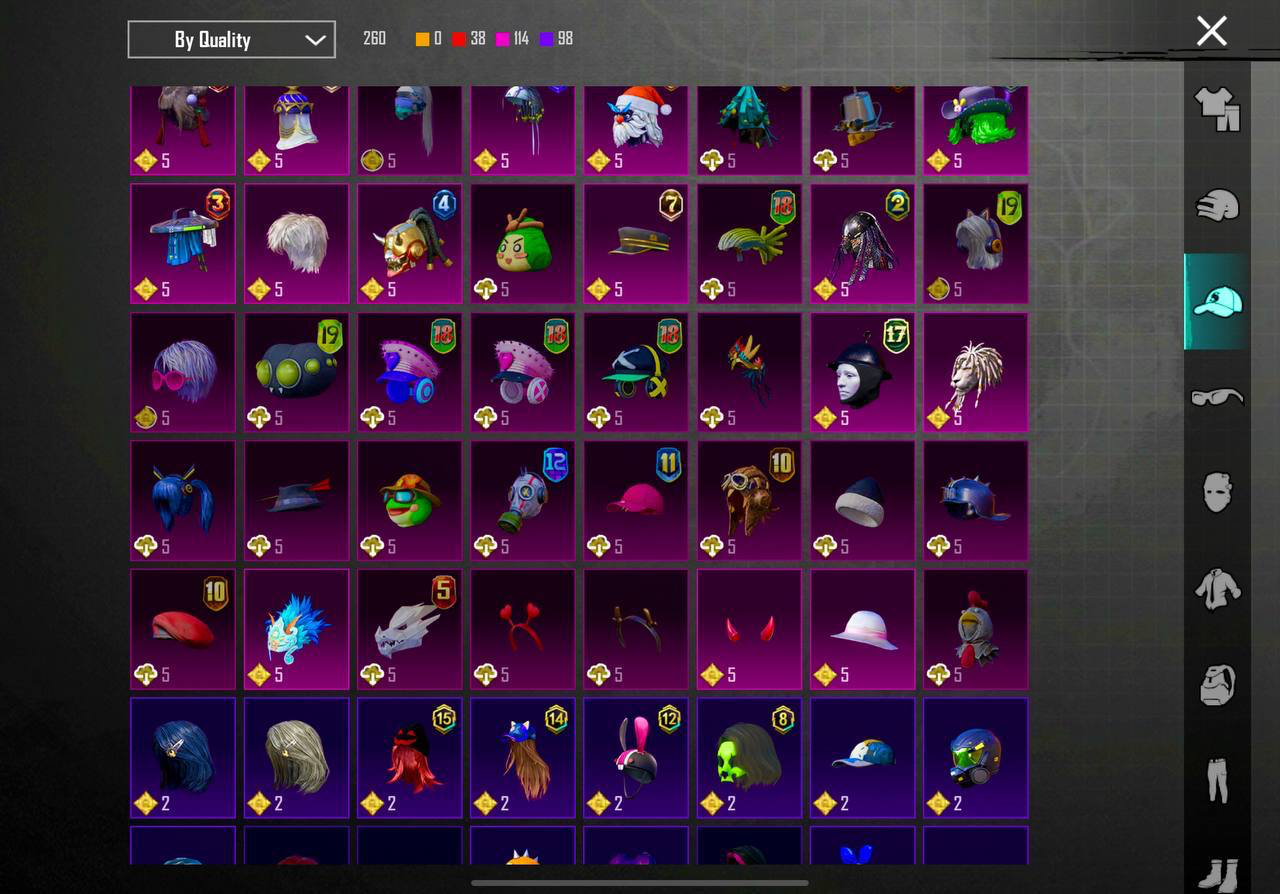Image resolution: width=1280 pixels, height=894 pixels.
Task: Select the golden horned skull mask
Action: click(x=410, y=243)
